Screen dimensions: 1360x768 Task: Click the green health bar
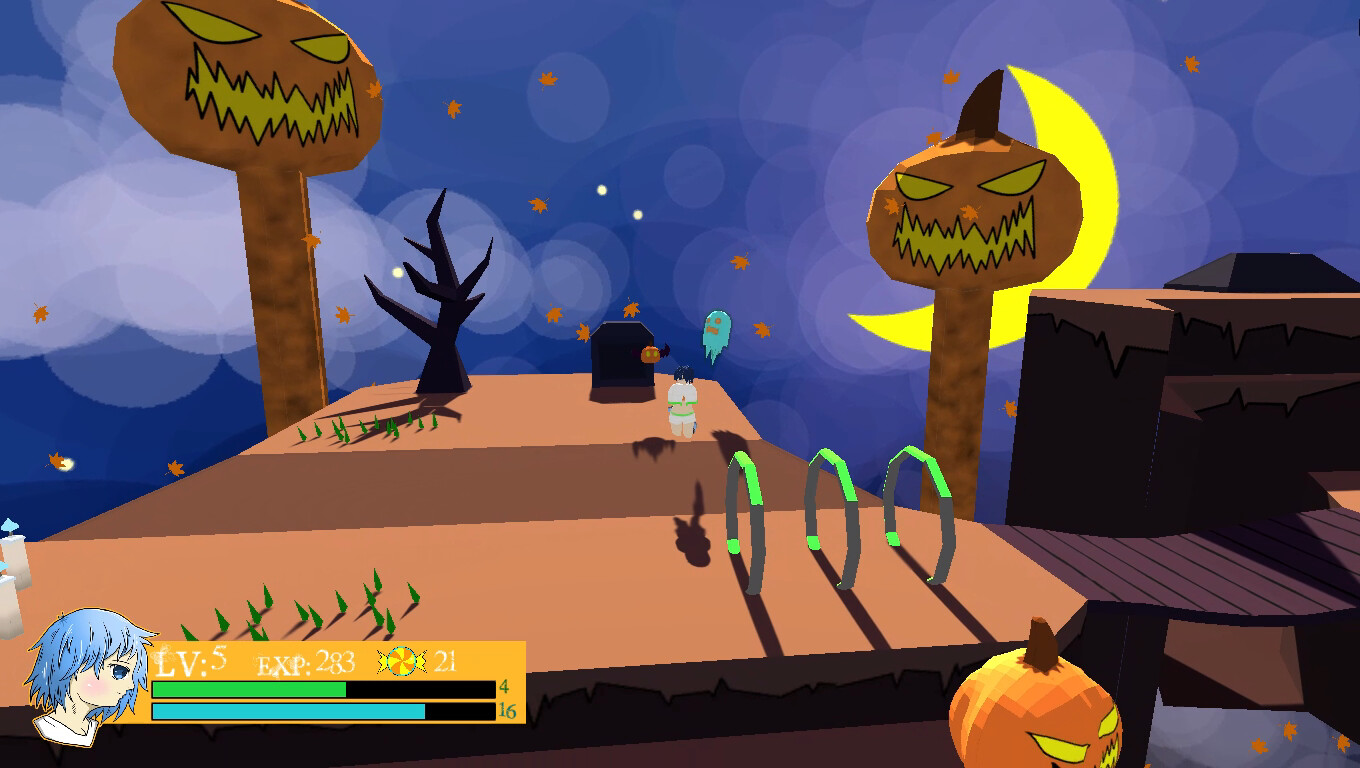(250, 690)
